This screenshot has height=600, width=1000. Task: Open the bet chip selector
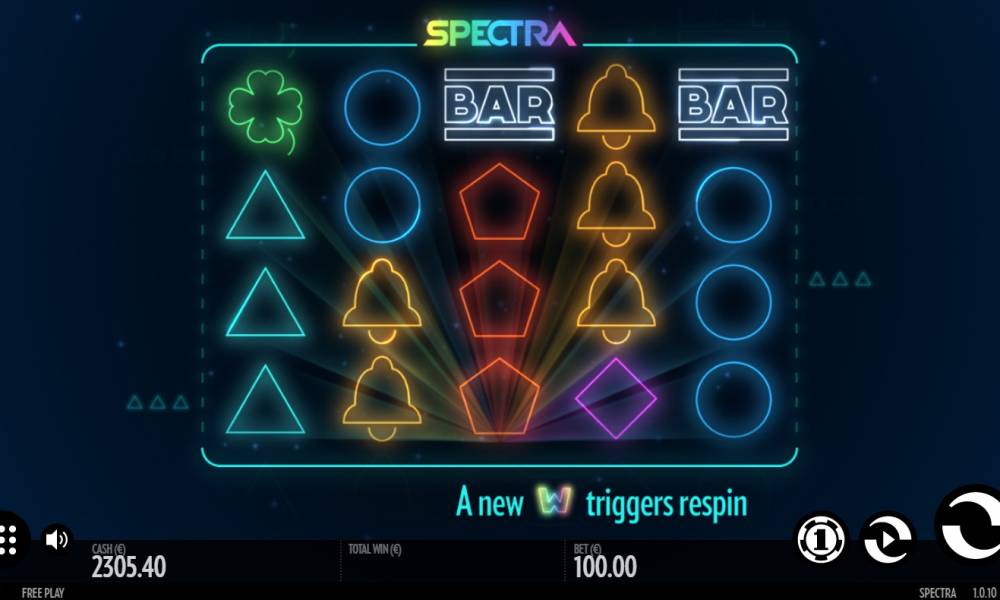[821, 540]
